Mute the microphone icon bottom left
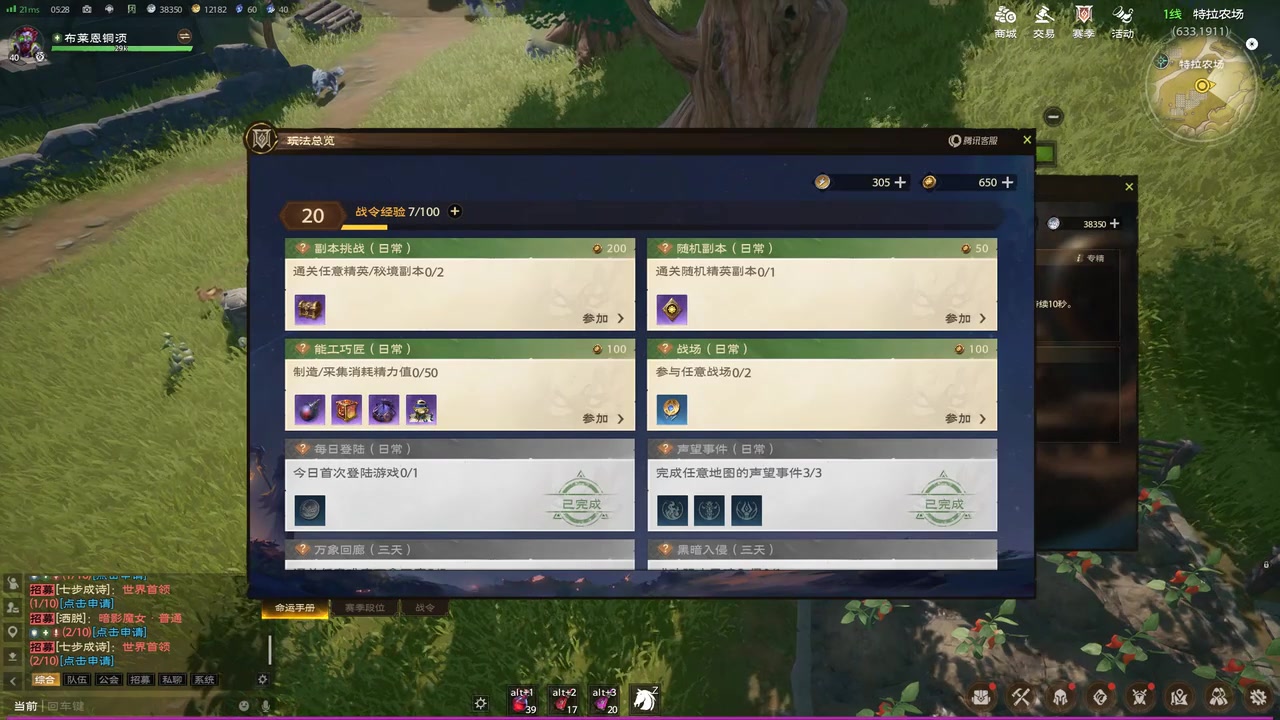The width and height of the screenshot is (1280, 720). (265, 705)
